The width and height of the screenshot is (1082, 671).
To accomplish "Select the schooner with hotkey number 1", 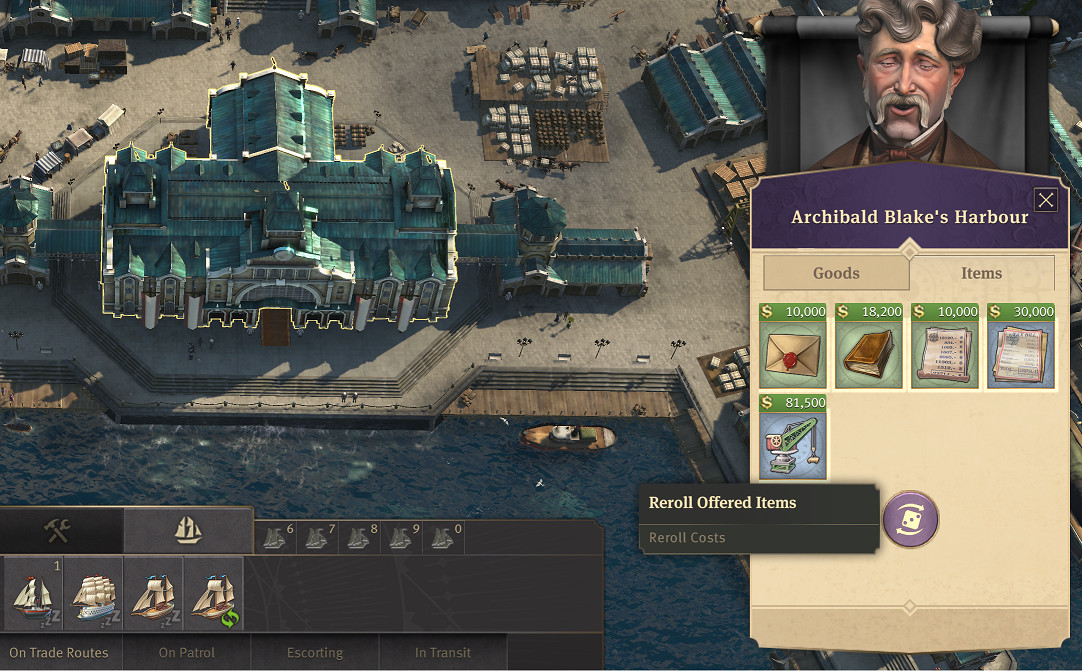I will coord(33,594).
